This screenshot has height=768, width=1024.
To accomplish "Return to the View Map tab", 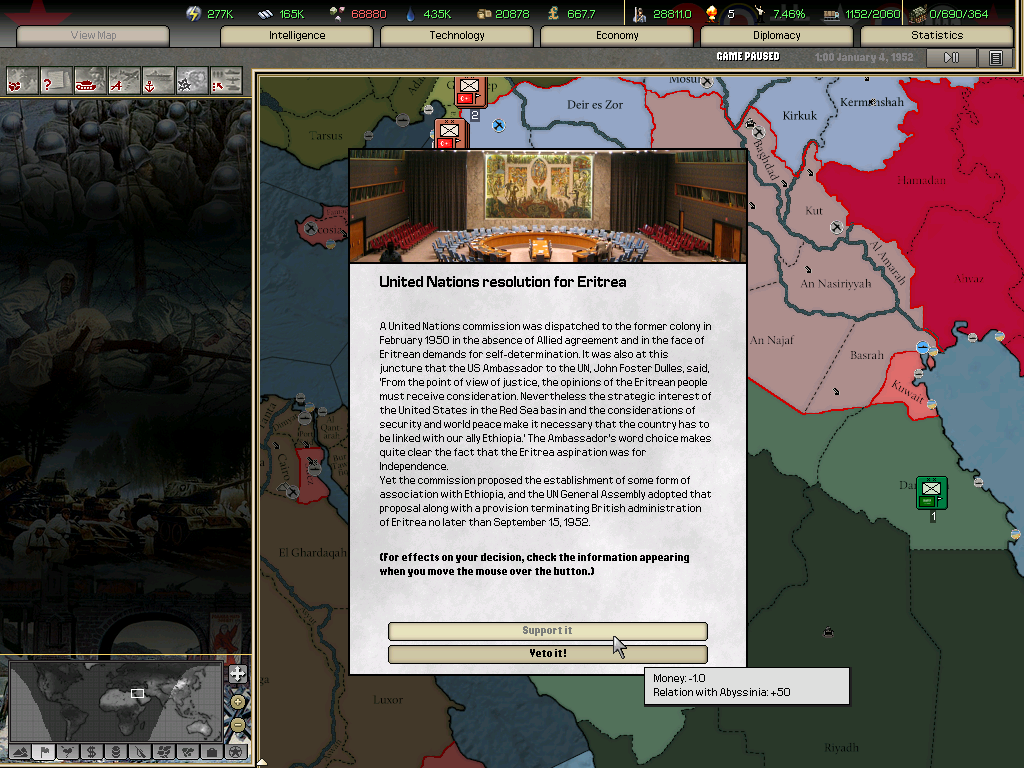I will pos(94,36).
